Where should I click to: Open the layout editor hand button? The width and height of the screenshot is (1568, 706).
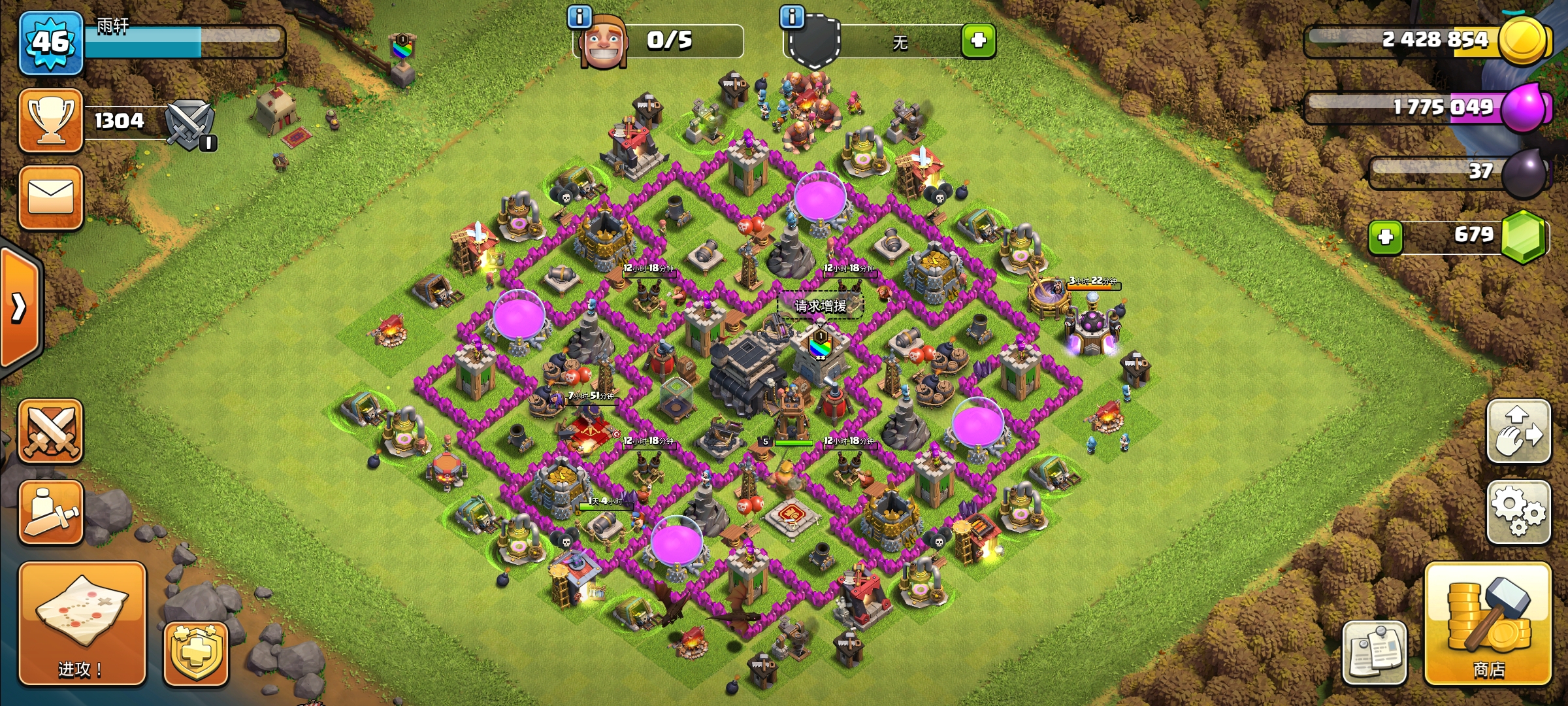tap(1518, 431)
